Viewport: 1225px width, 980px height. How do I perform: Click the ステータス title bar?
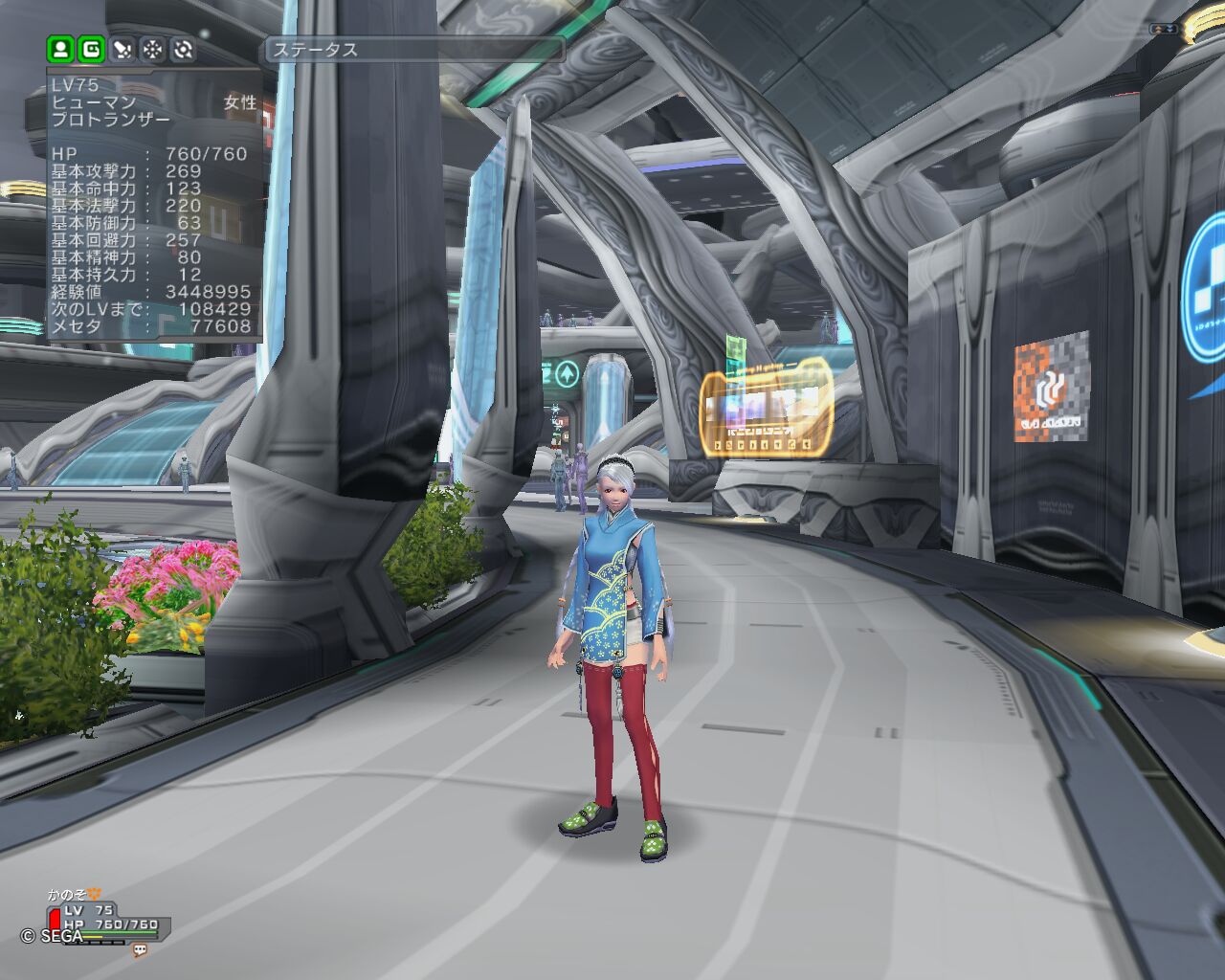[413, 50]
